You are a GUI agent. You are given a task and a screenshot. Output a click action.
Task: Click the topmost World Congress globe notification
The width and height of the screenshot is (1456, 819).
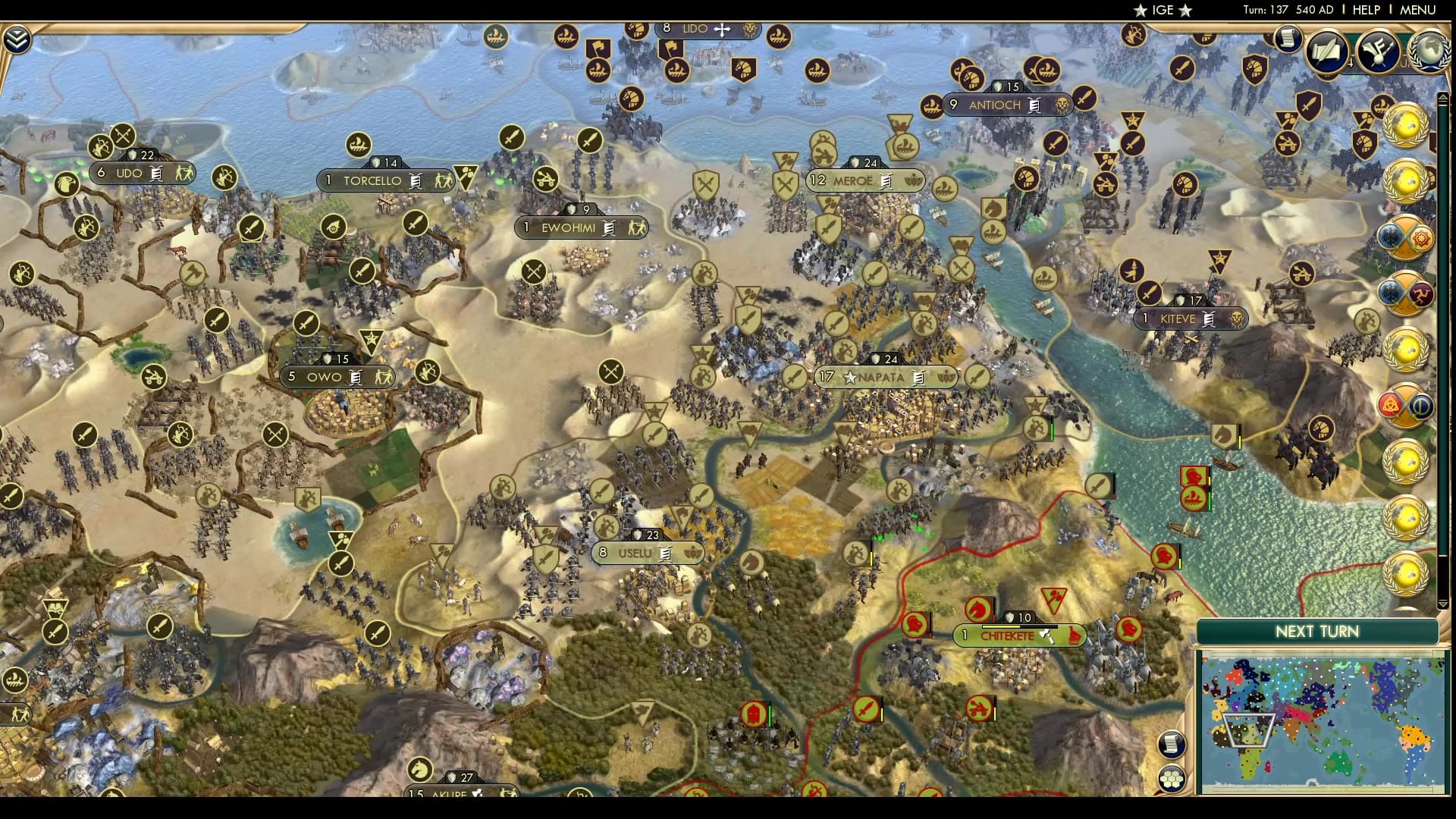click(1407, 127)
